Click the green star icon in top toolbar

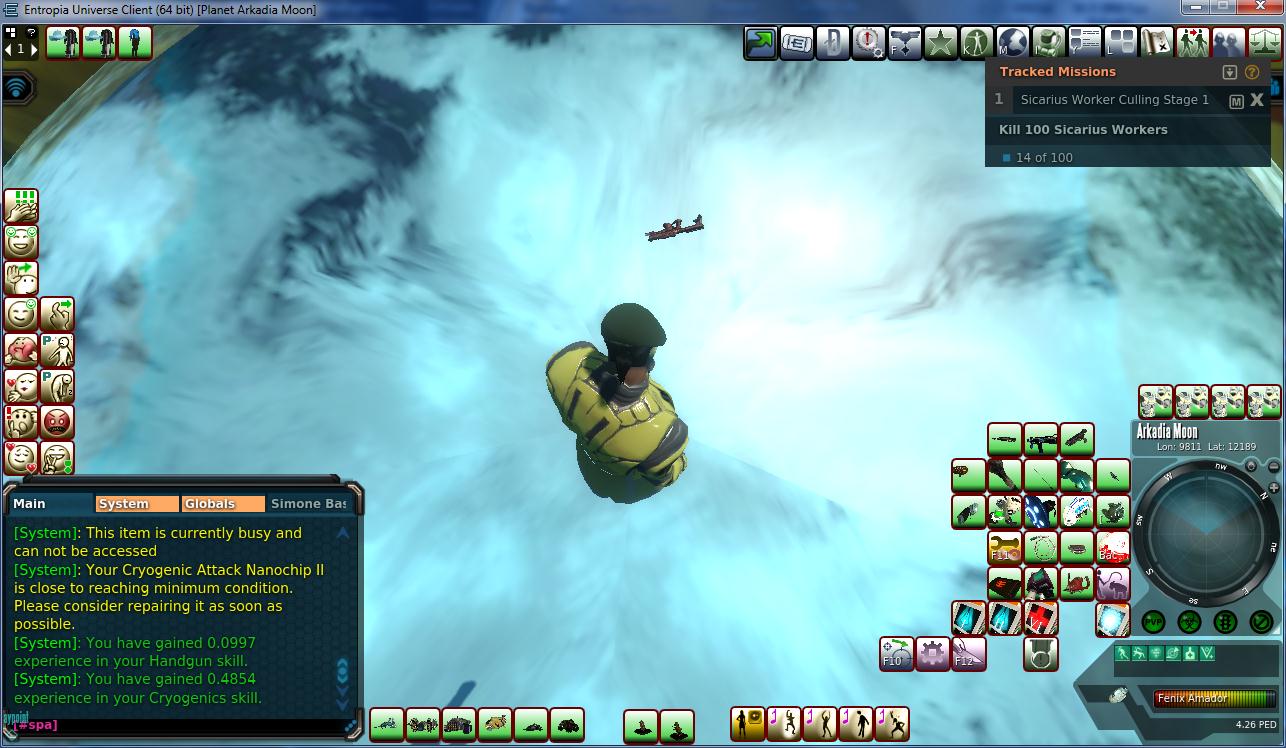[940, 43]
